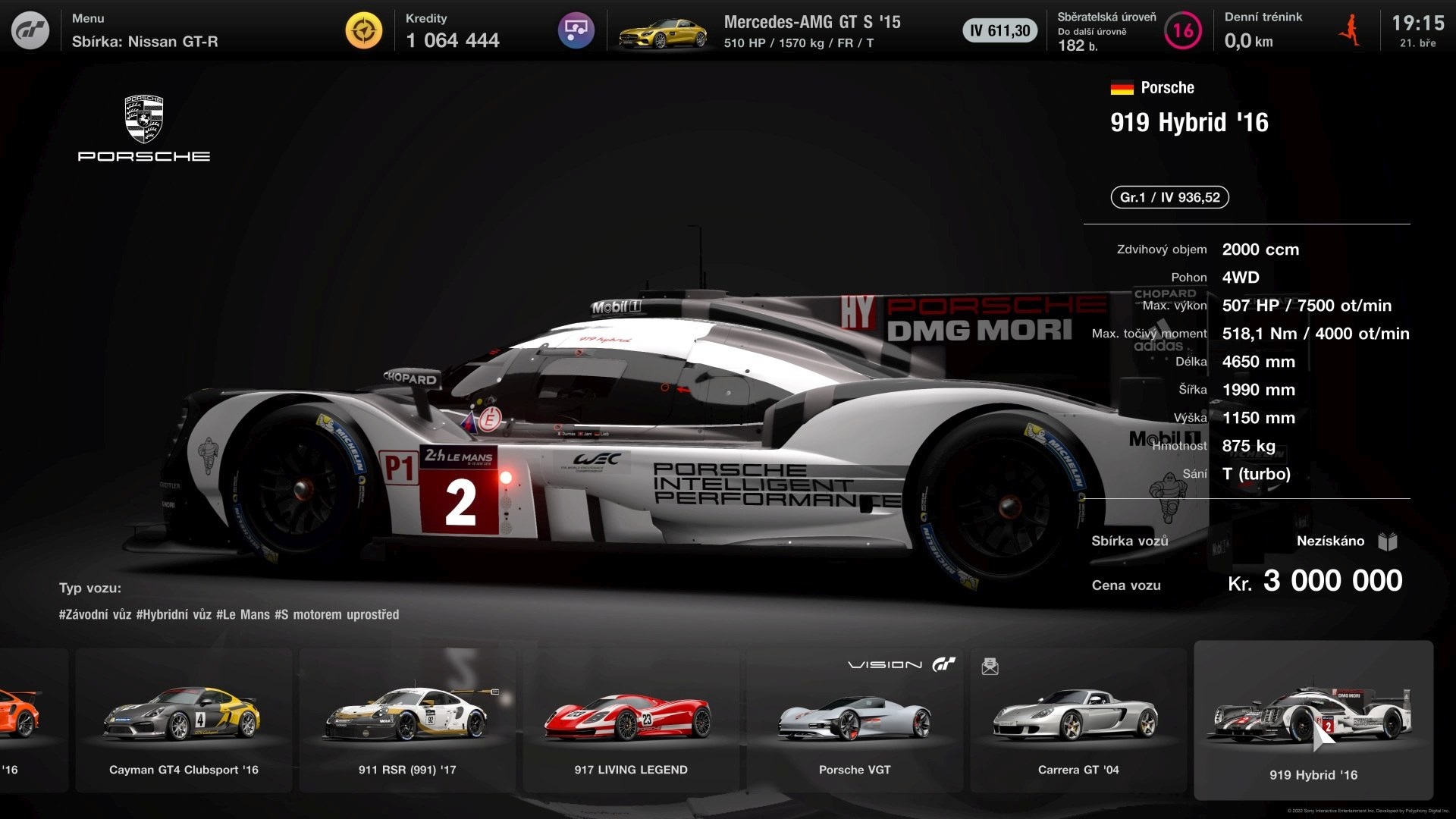Click the Gran Turismo logo menu icon
Image resolution: width=1456 pixels, height=819 pixels.
point(30,30)
